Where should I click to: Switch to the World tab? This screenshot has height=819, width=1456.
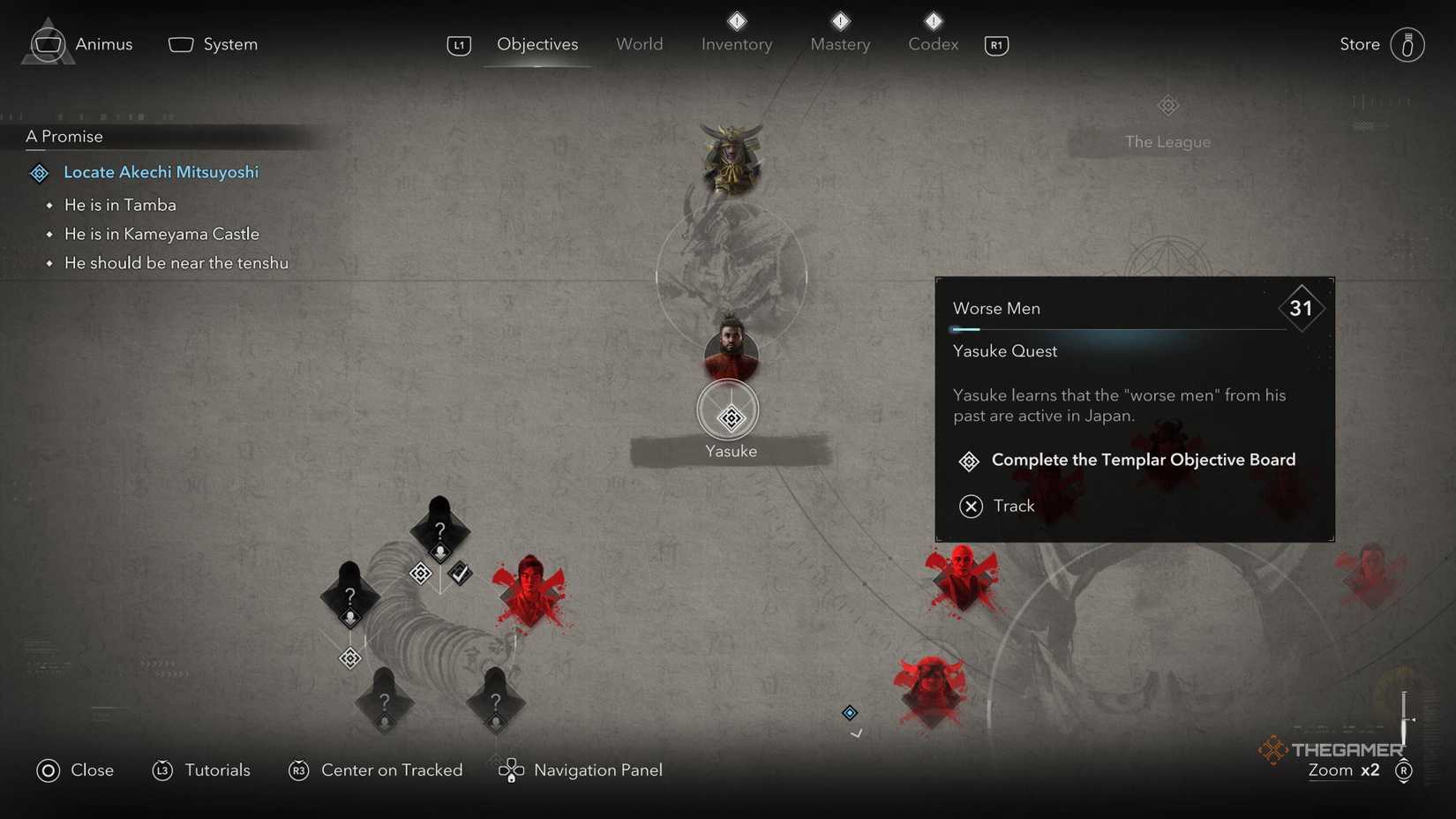639,43
